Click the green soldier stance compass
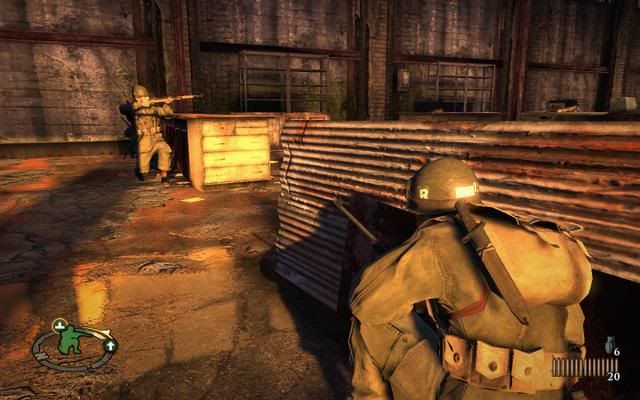The image size is (640, 400). [70, 343]
